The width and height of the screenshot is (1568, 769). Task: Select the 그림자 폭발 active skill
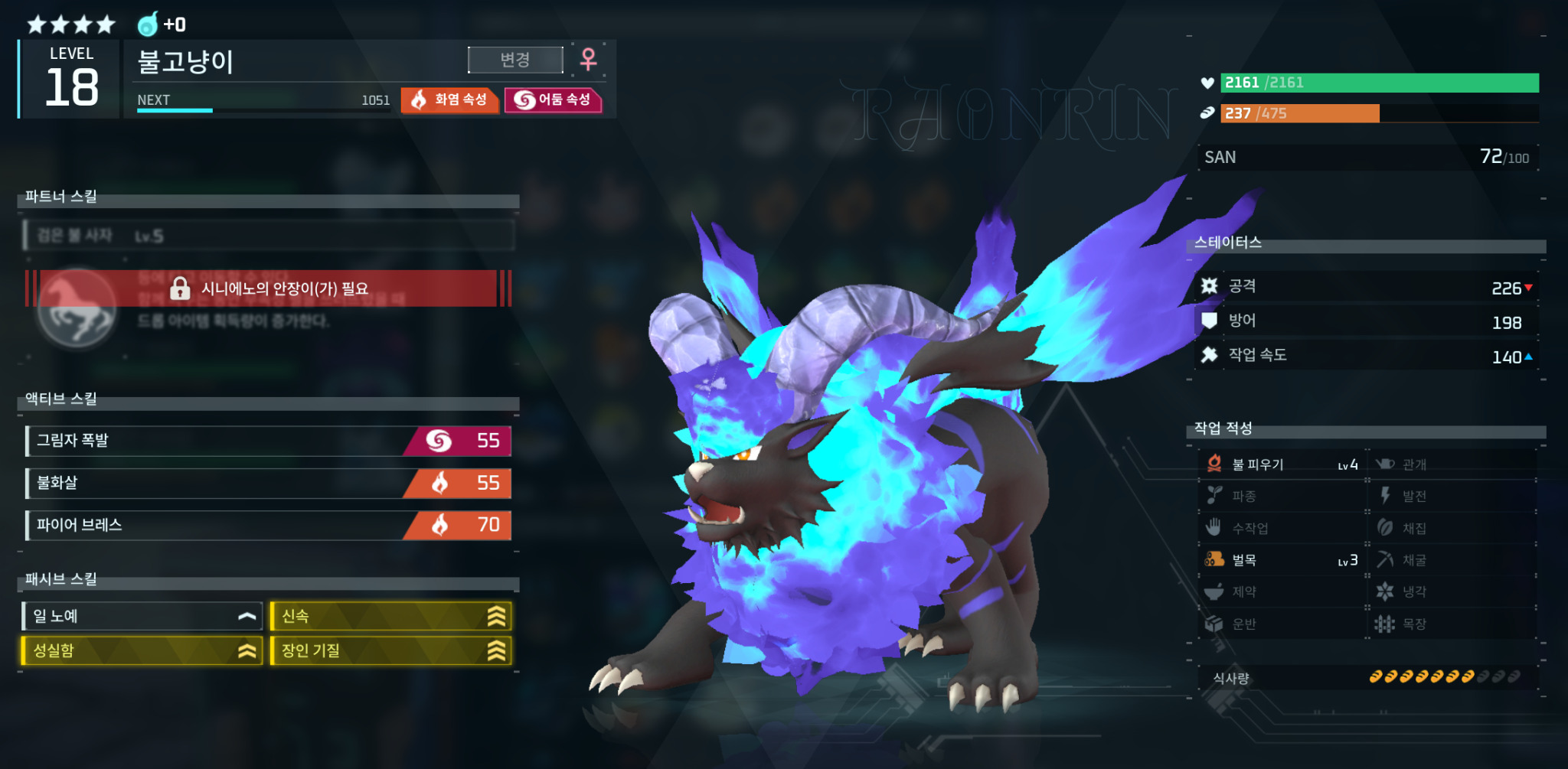(268, 441)
